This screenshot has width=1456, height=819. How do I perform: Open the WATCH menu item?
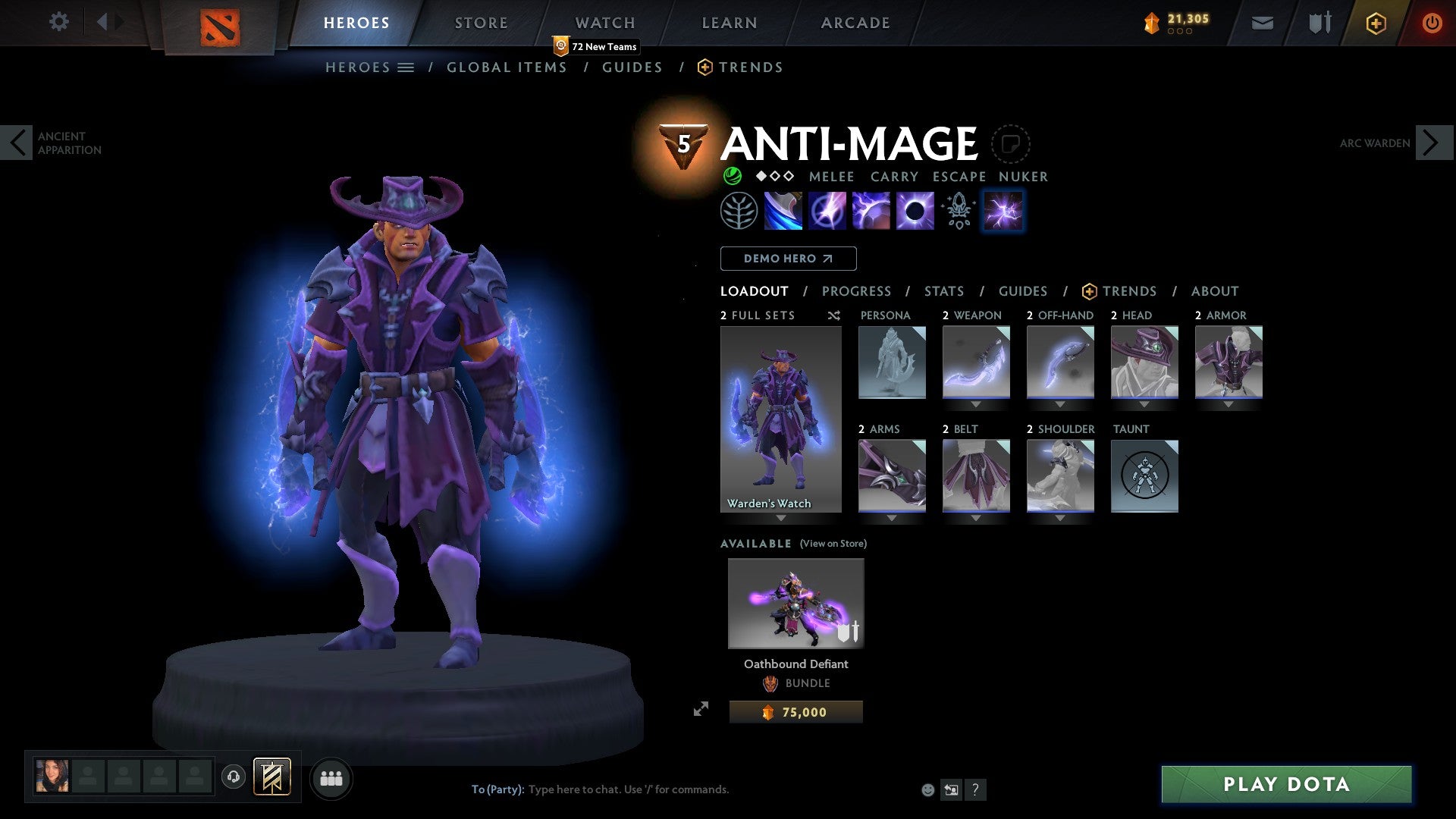pyautogui.click(x=604, y=22)
